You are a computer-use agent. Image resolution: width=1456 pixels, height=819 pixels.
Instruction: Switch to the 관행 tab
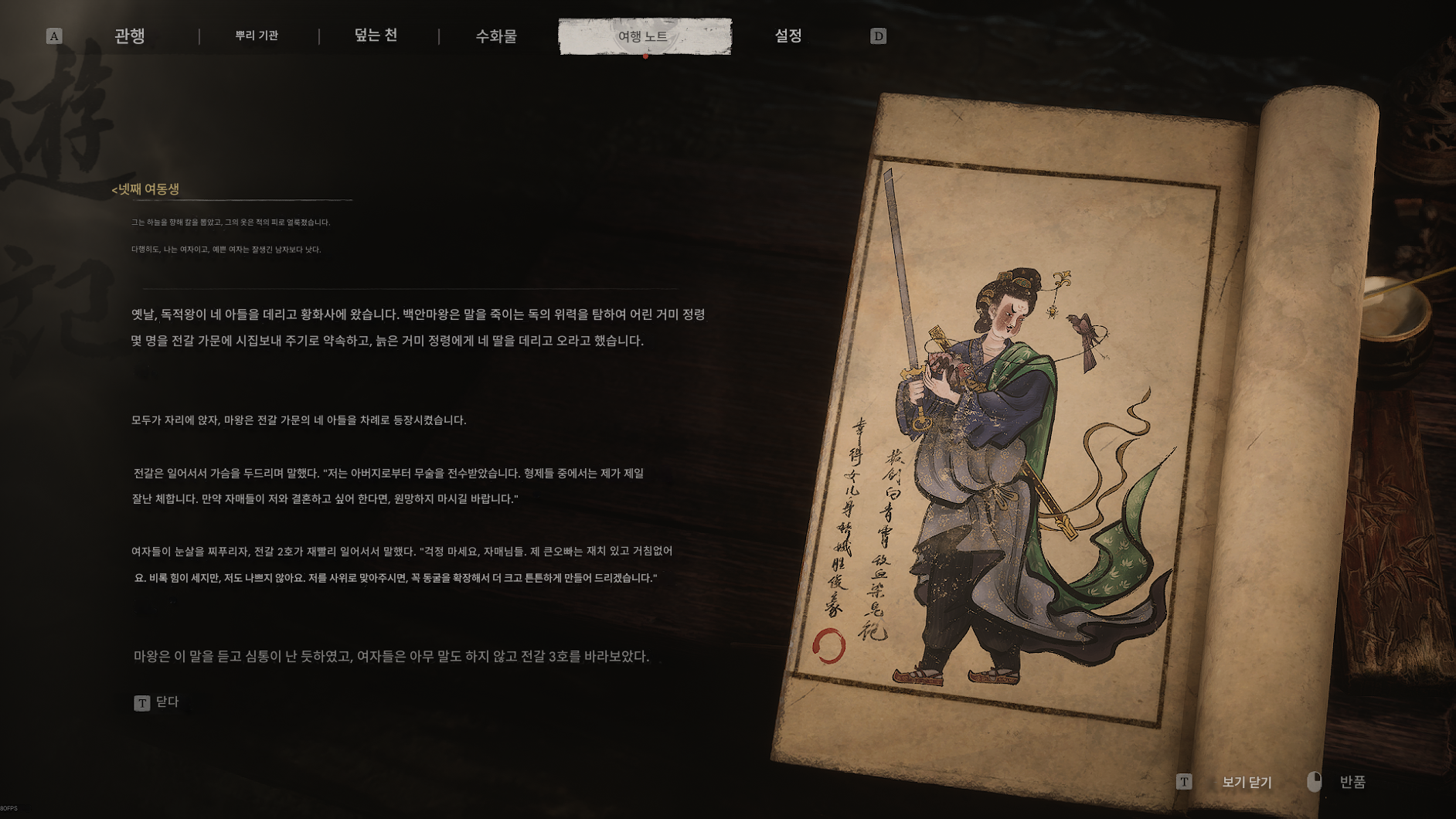click(129, 36)
